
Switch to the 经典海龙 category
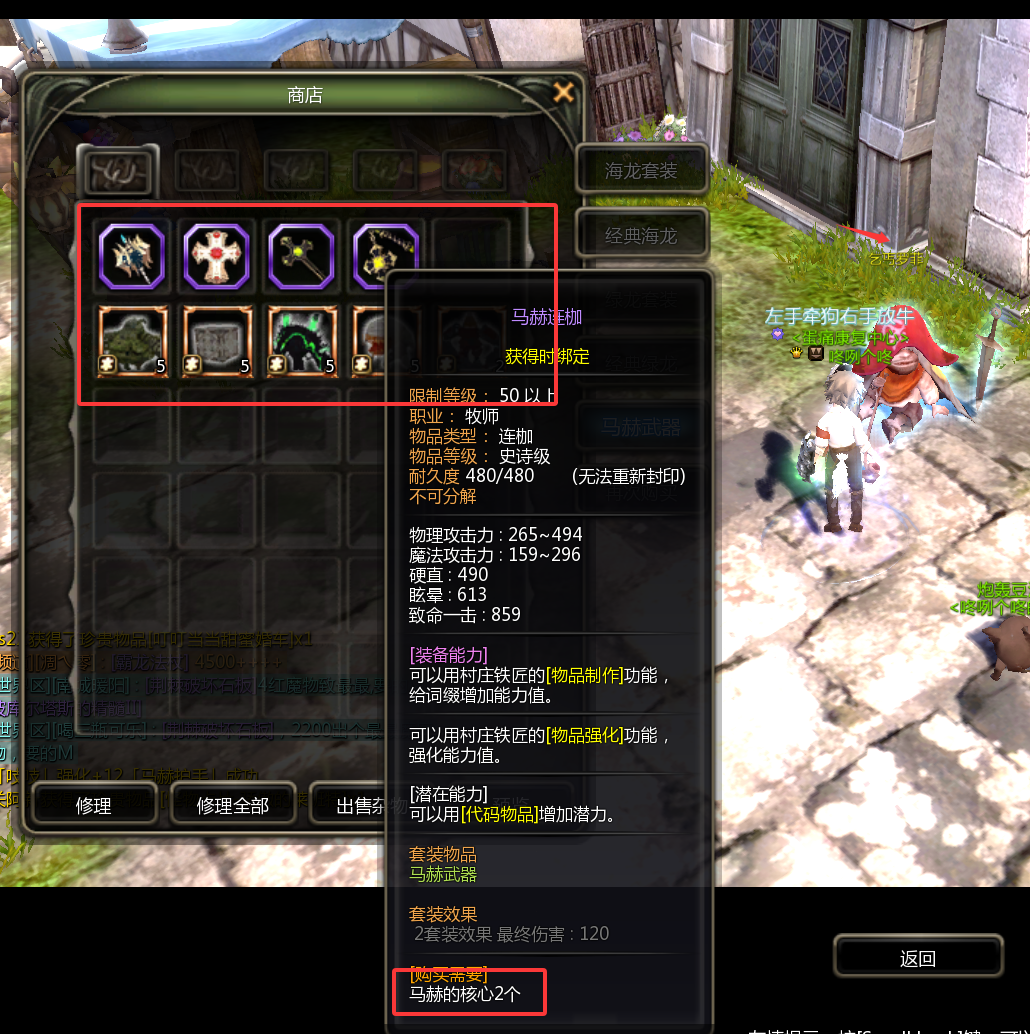point(642,236)
